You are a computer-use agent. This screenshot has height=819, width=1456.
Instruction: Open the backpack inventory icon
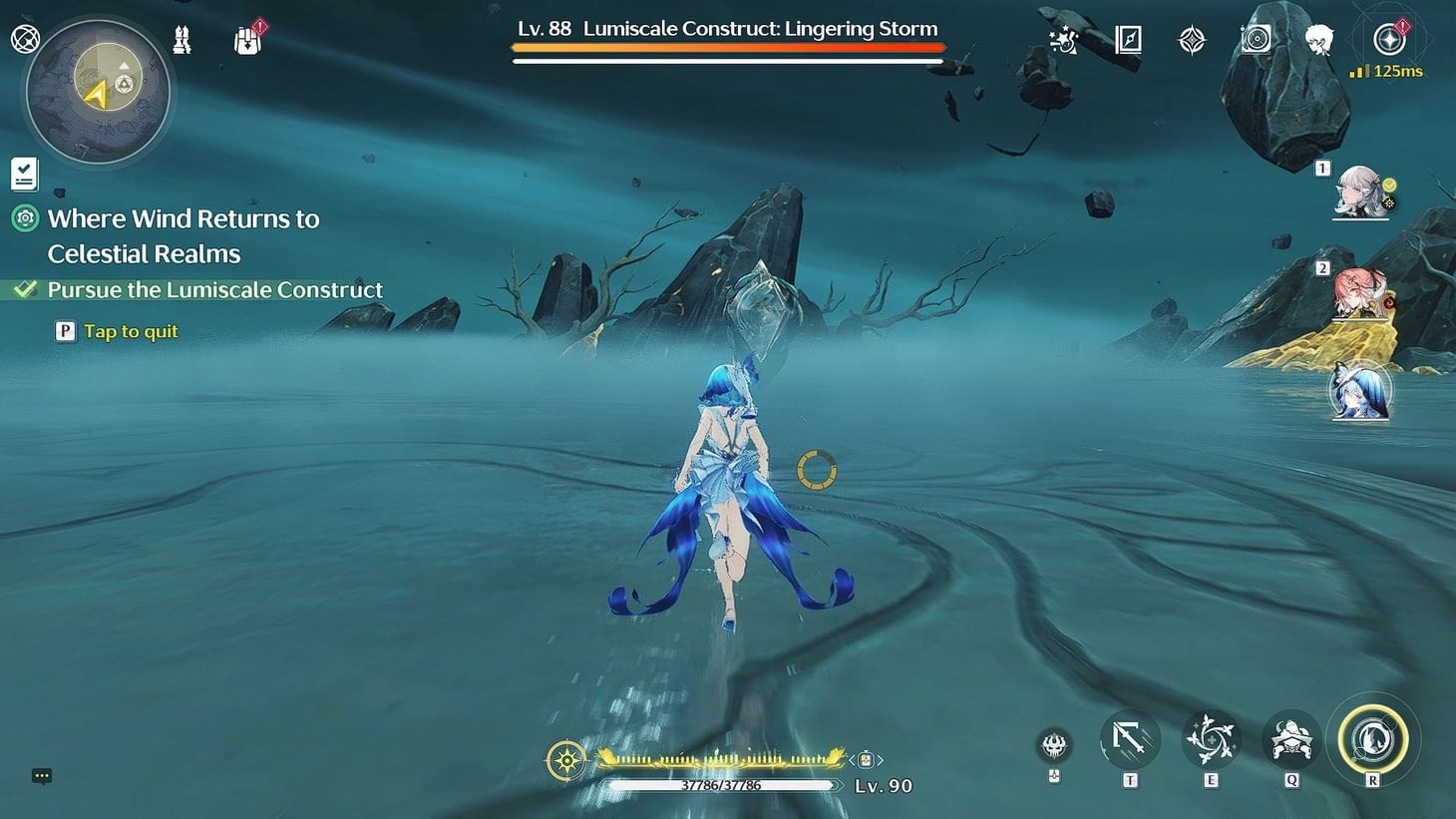pyautogui.click(x=246, y=40)
